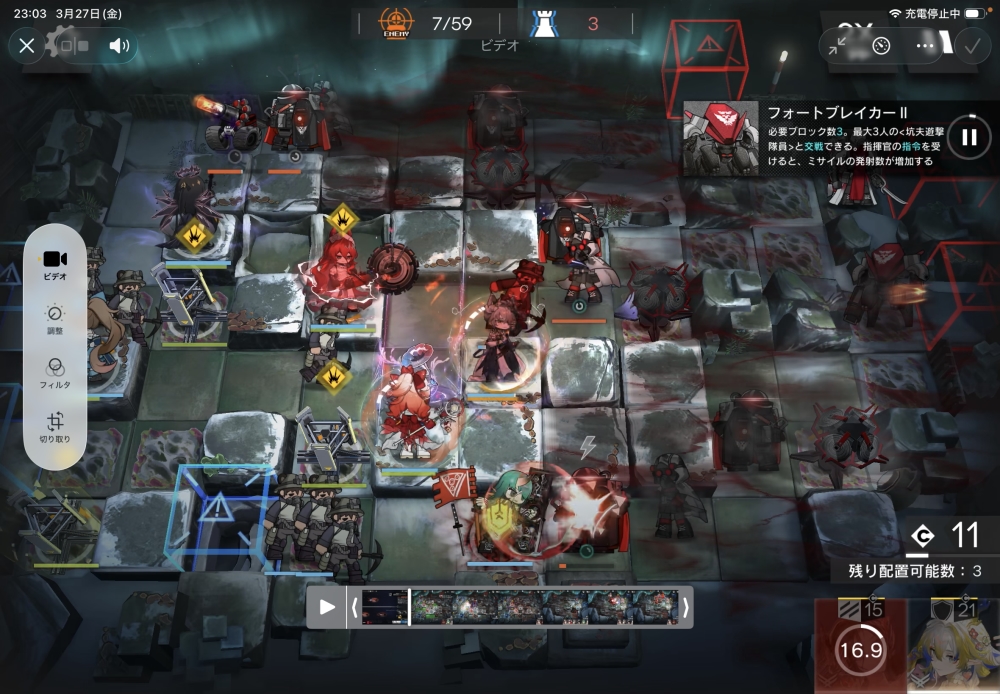1000x694 pixels.
Task: Open the フィルタ filter tool
Action: point(55,371)
